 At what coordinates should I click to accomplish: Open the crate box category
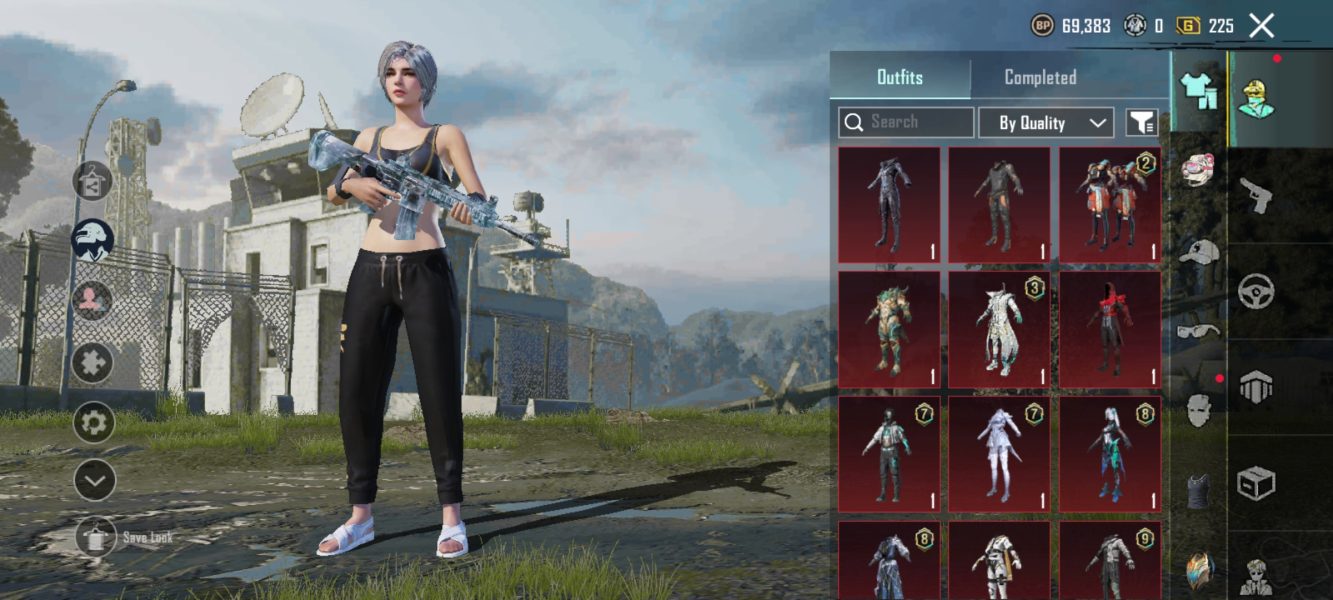[1255, 485]
